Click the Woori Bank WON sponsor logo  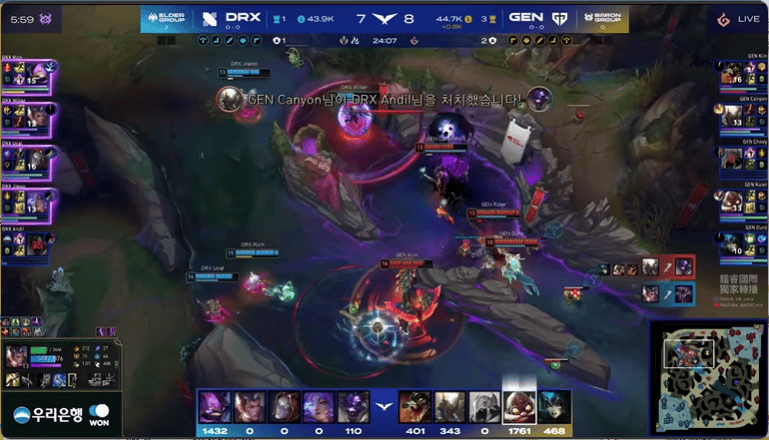[60, 416]
